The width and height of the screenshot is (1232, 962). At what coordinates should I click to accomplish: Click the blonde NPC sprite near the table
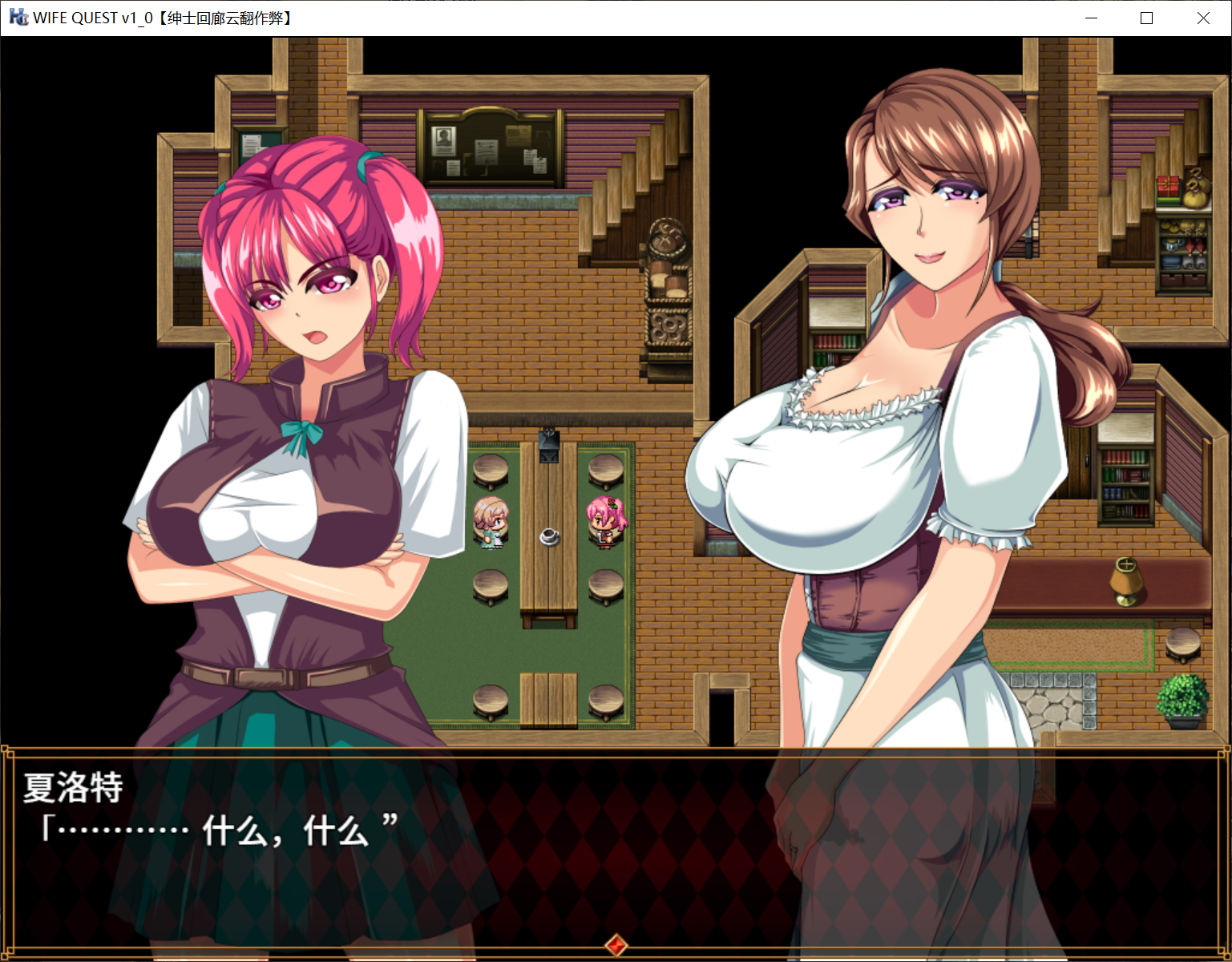[x=492, y=523]
